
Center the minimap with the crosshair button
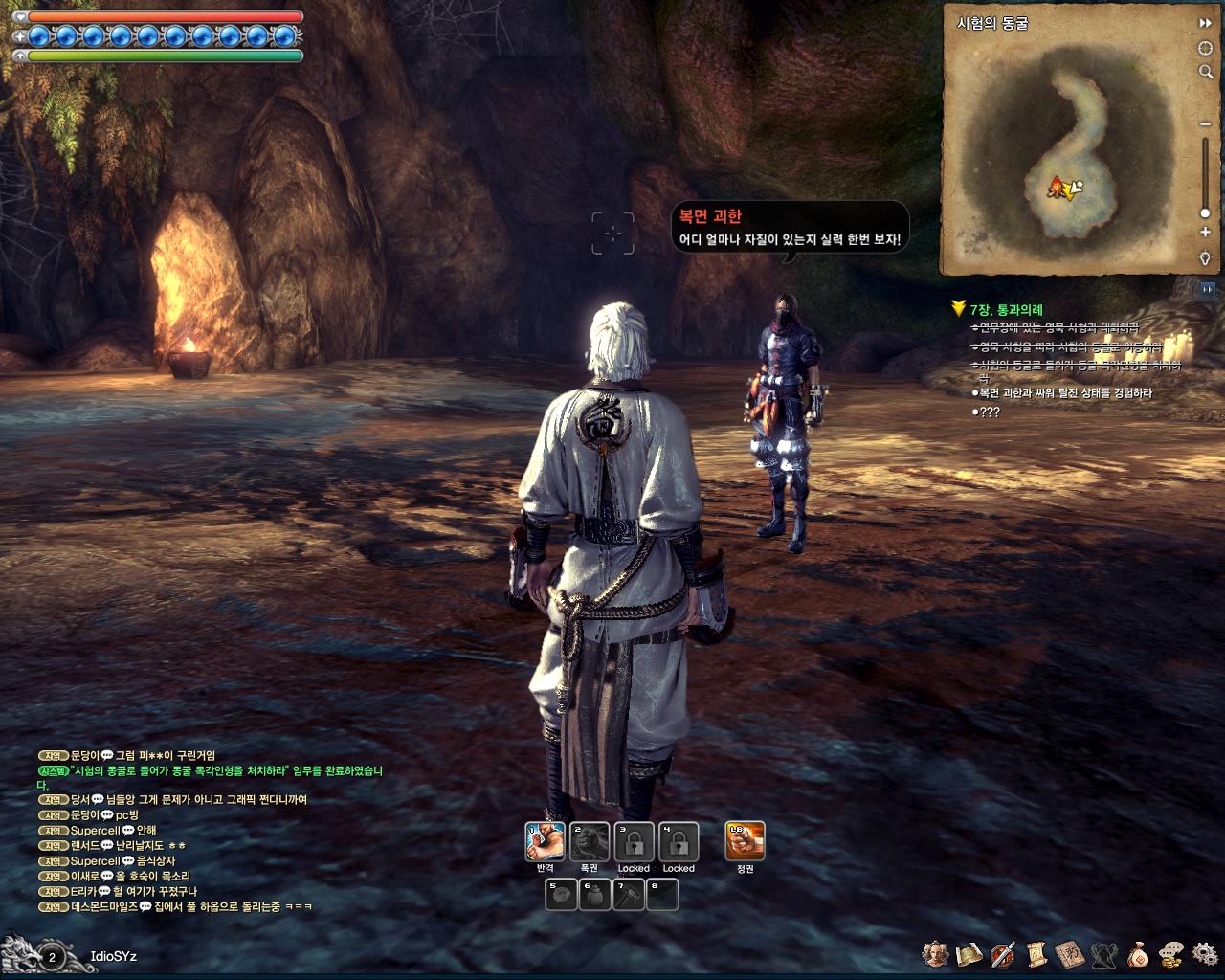click(1205, 48)
